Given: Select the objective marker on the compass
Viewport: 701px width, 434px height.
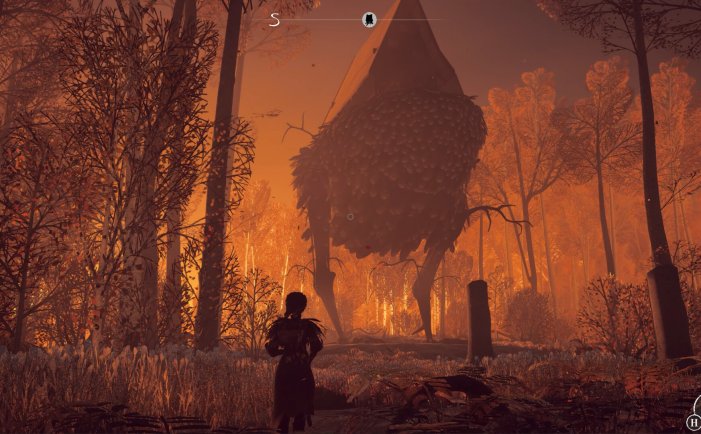Looking at the screenshot, I should point(369,19).
